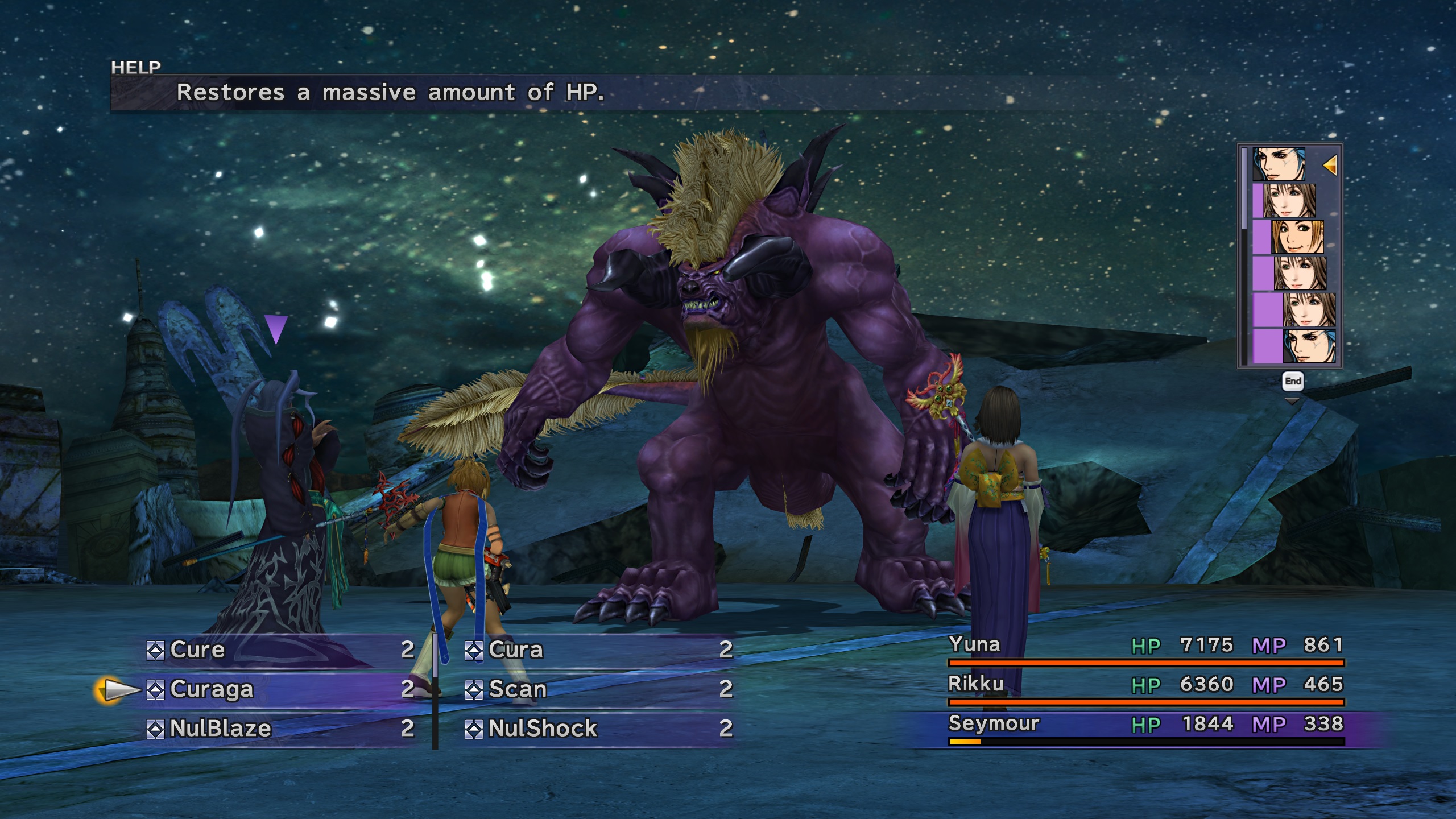1456x819 pixels.
Task: Select NulBlaze in the spell menu
Action: click(x=220, y=729)
